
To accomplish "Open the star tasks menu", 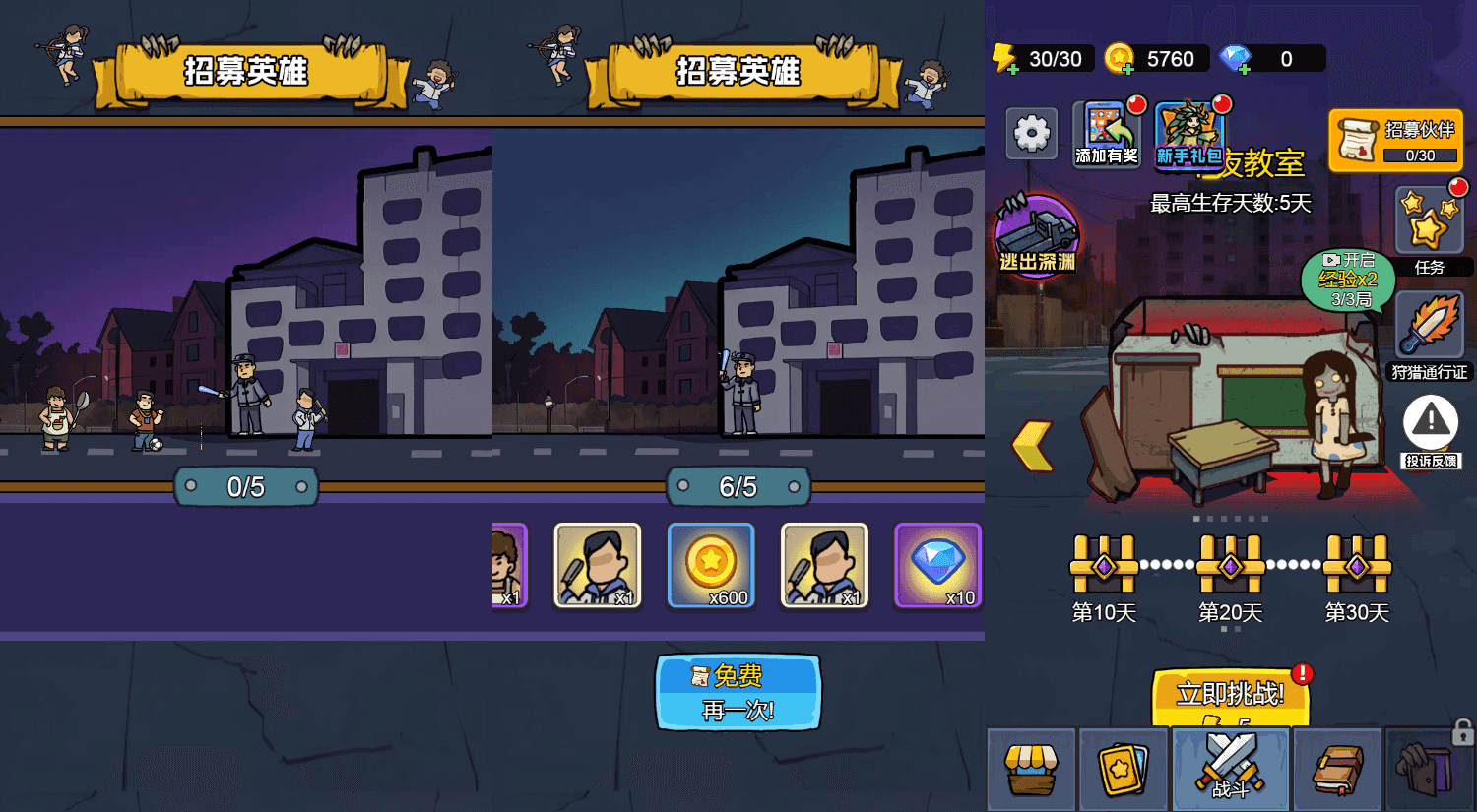I will (1429, 222).
